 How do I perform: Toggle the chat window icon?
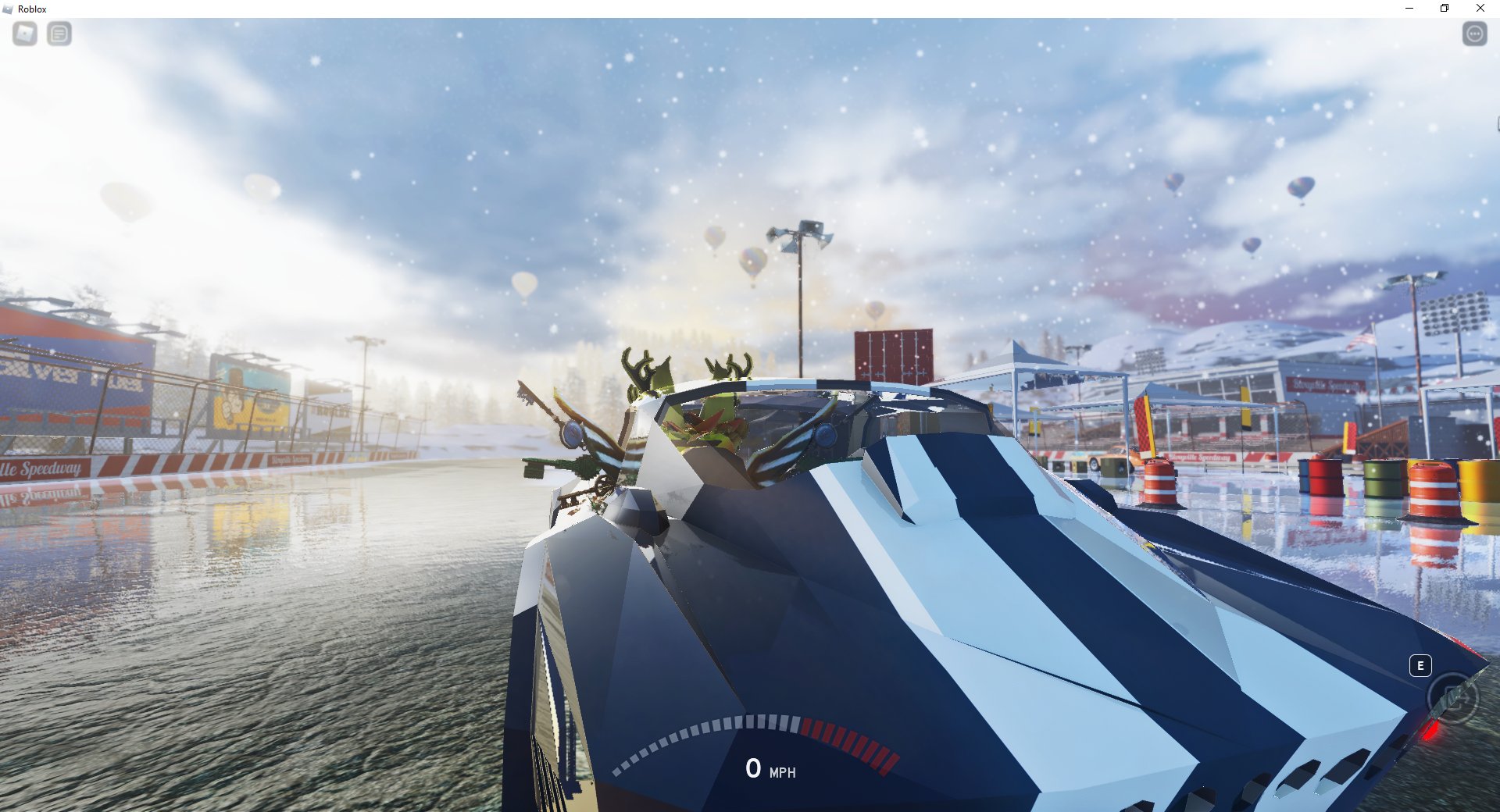(x=59, y=34)
